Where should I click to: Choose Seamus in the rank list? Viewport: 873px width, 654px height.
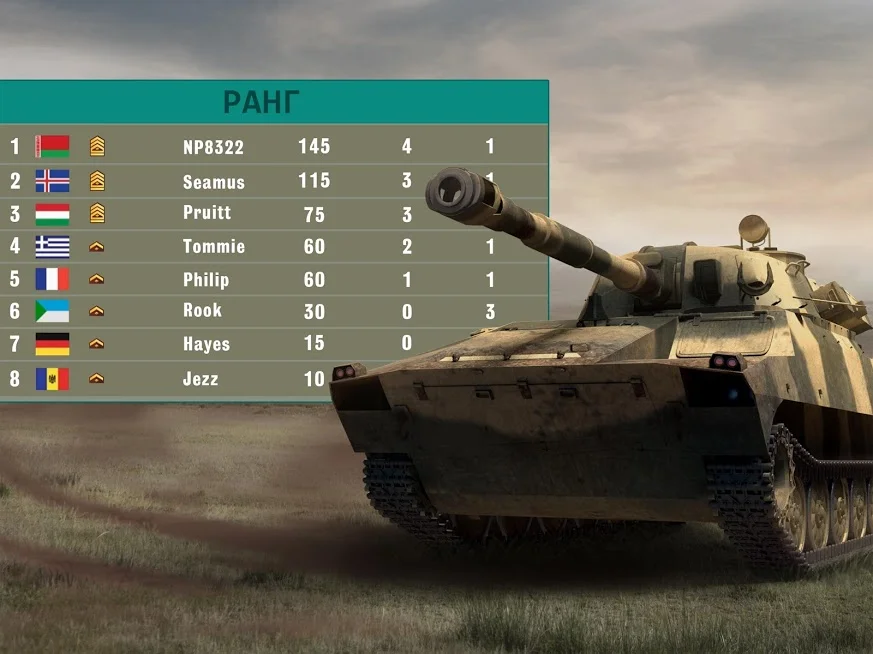coord(213,182)
